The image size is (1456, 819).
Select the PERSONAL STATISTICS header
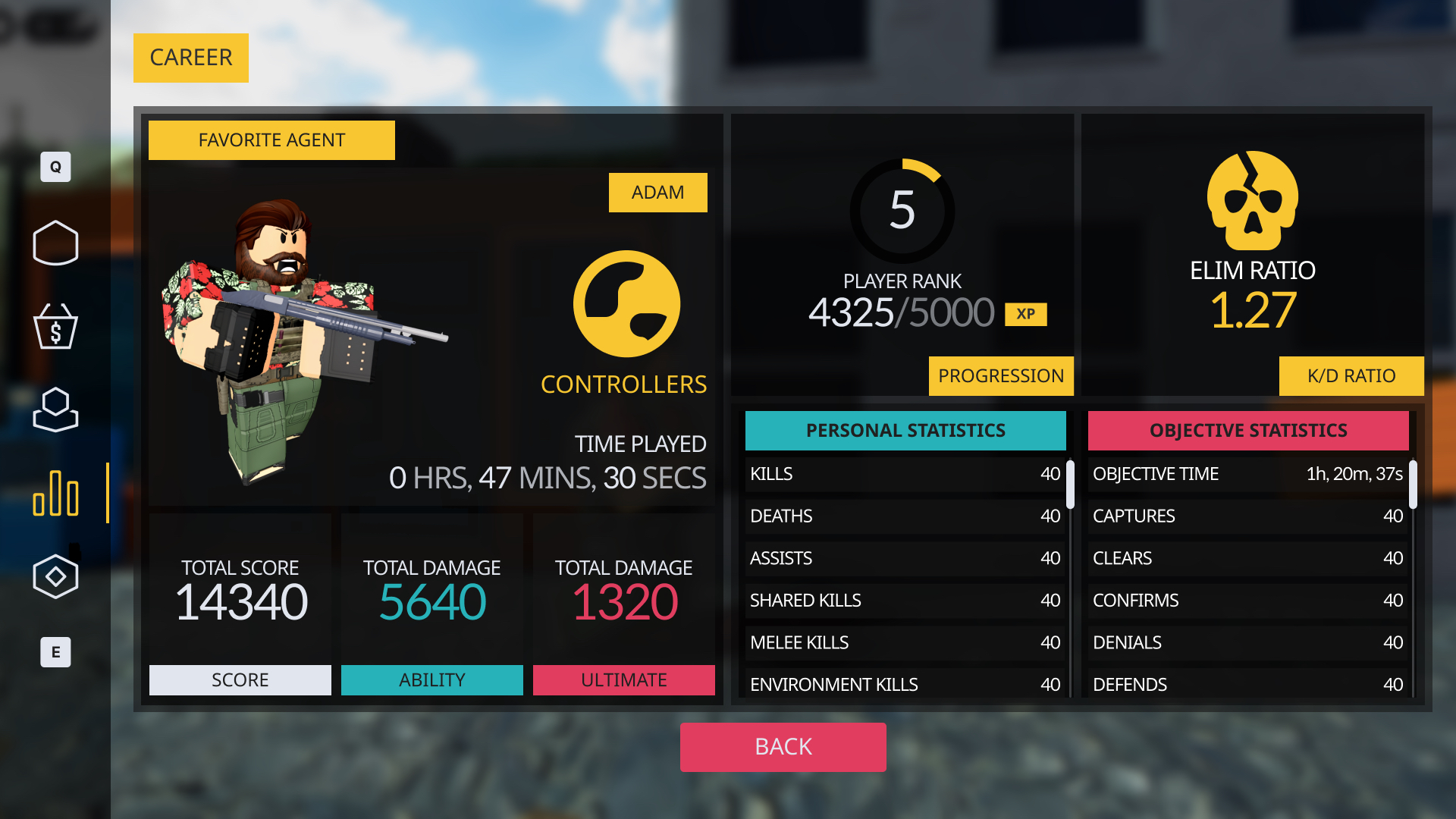[x=905, y=431]
